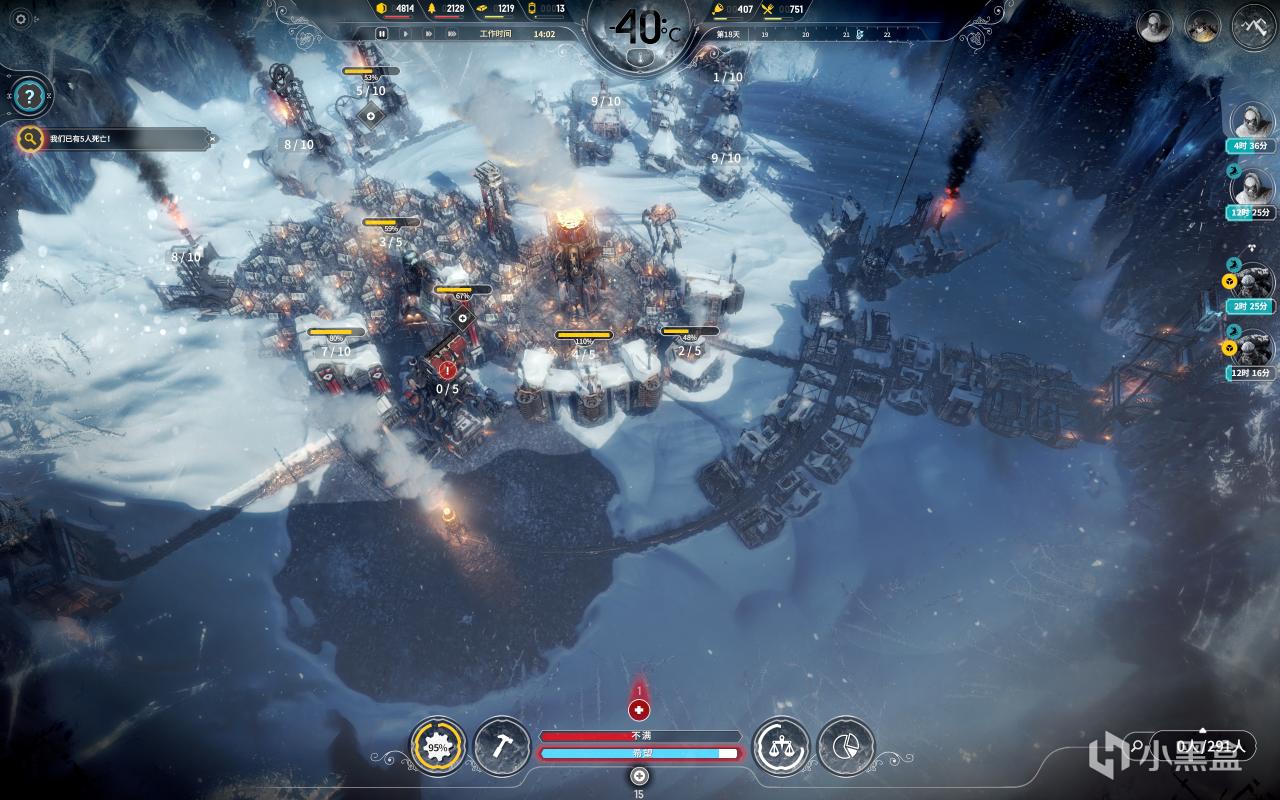
Task: Open the frostland map button
Action: (x=1253, y=25)
